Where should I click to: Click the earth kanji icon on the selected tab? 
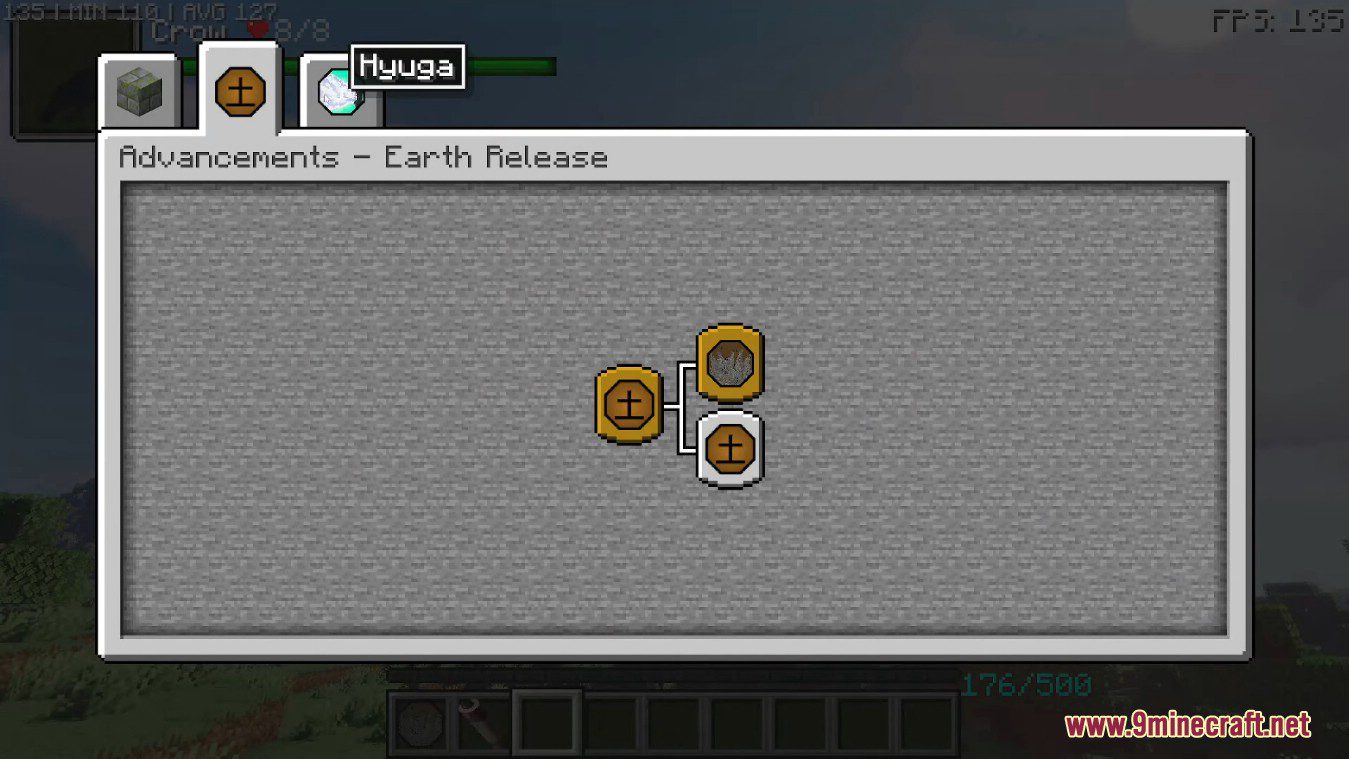coord(239,93)
